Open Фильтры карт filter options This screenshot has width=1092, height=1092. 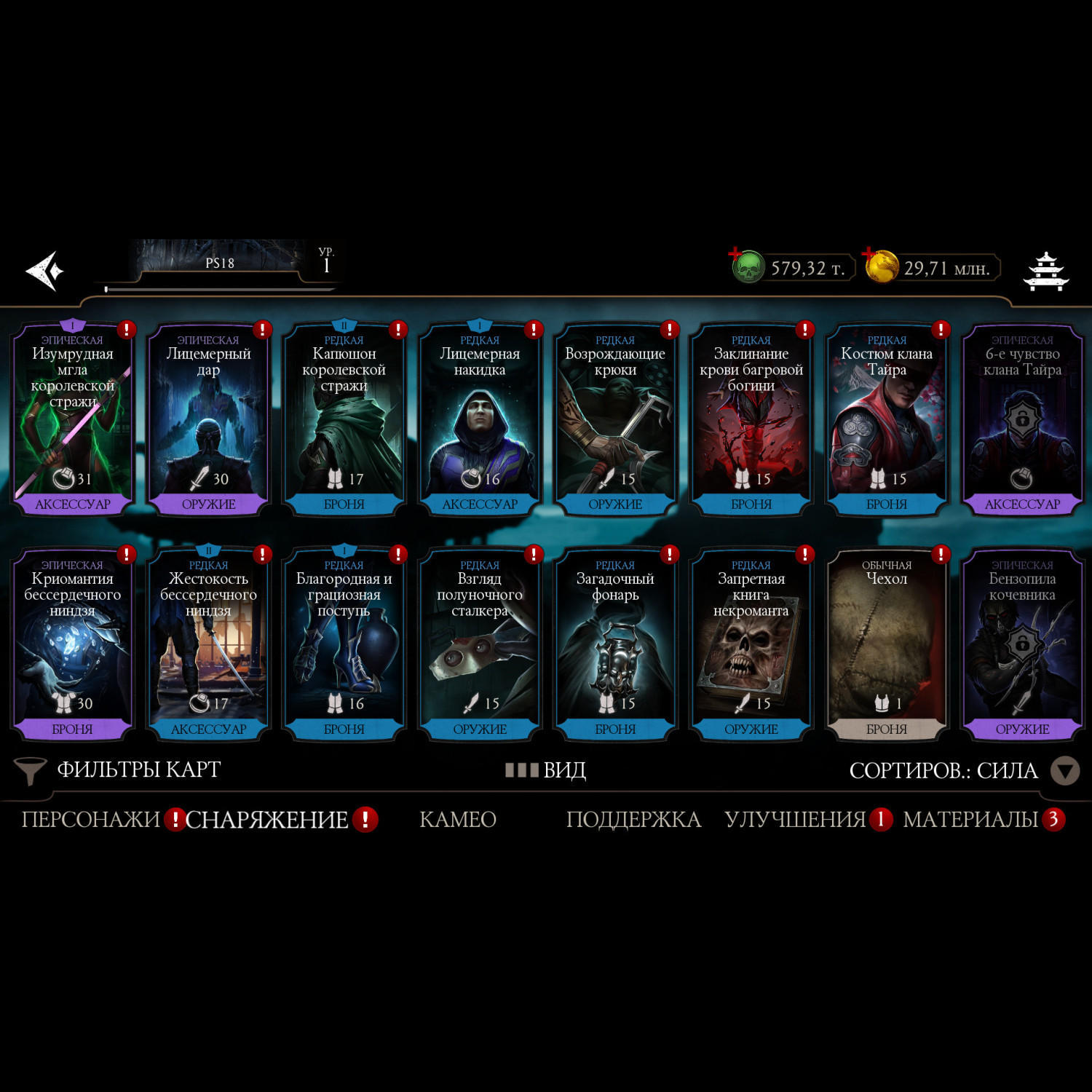click(x=120, y=770)
